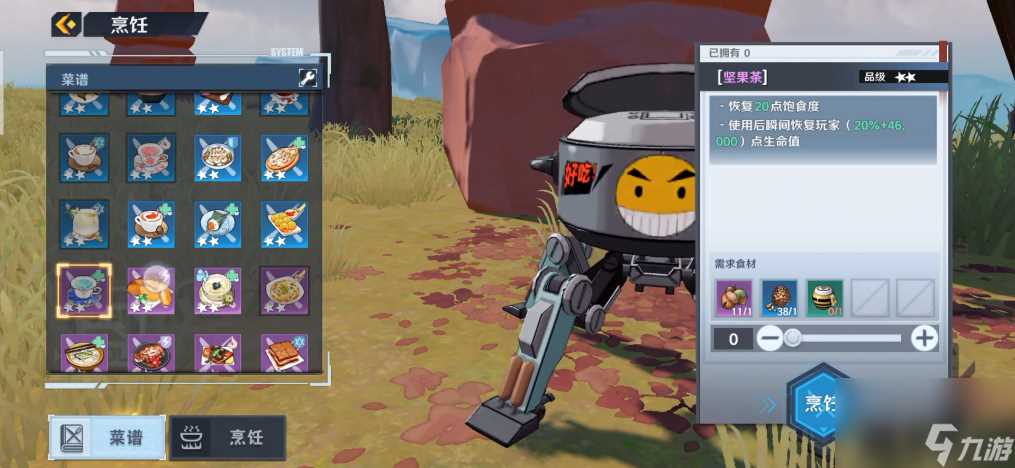Inspect the mixed nuts ingredient

click(734, 298)
